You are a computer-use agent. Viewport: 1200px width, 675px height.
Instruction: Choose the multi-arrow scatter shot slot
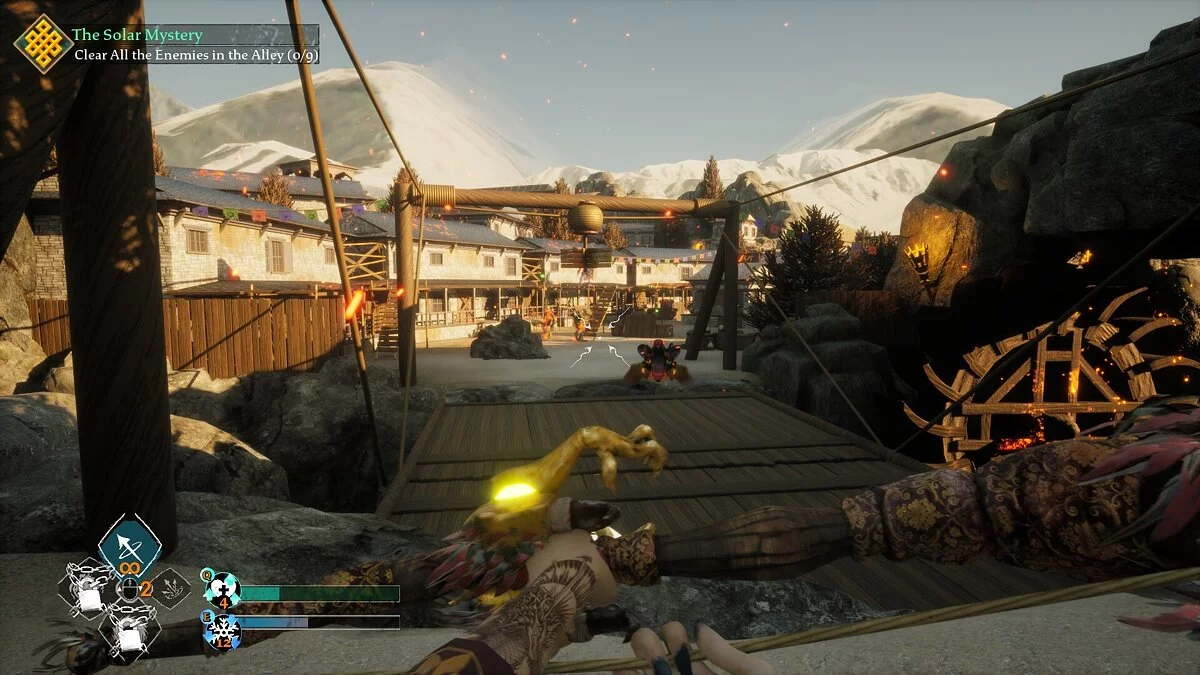(x=171, y=589)
